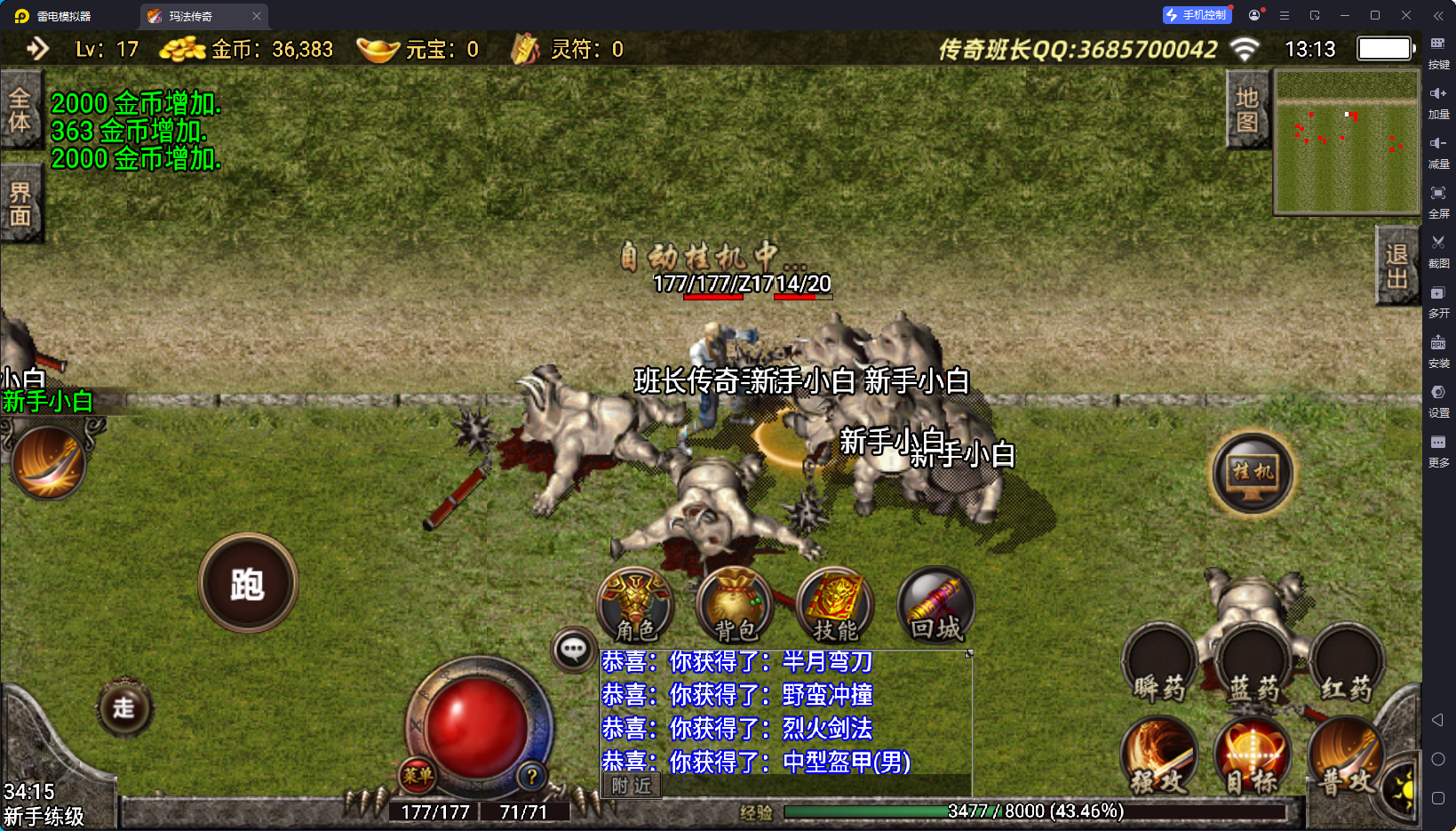Open the 角色 character panel

click(x=636, y=605)
